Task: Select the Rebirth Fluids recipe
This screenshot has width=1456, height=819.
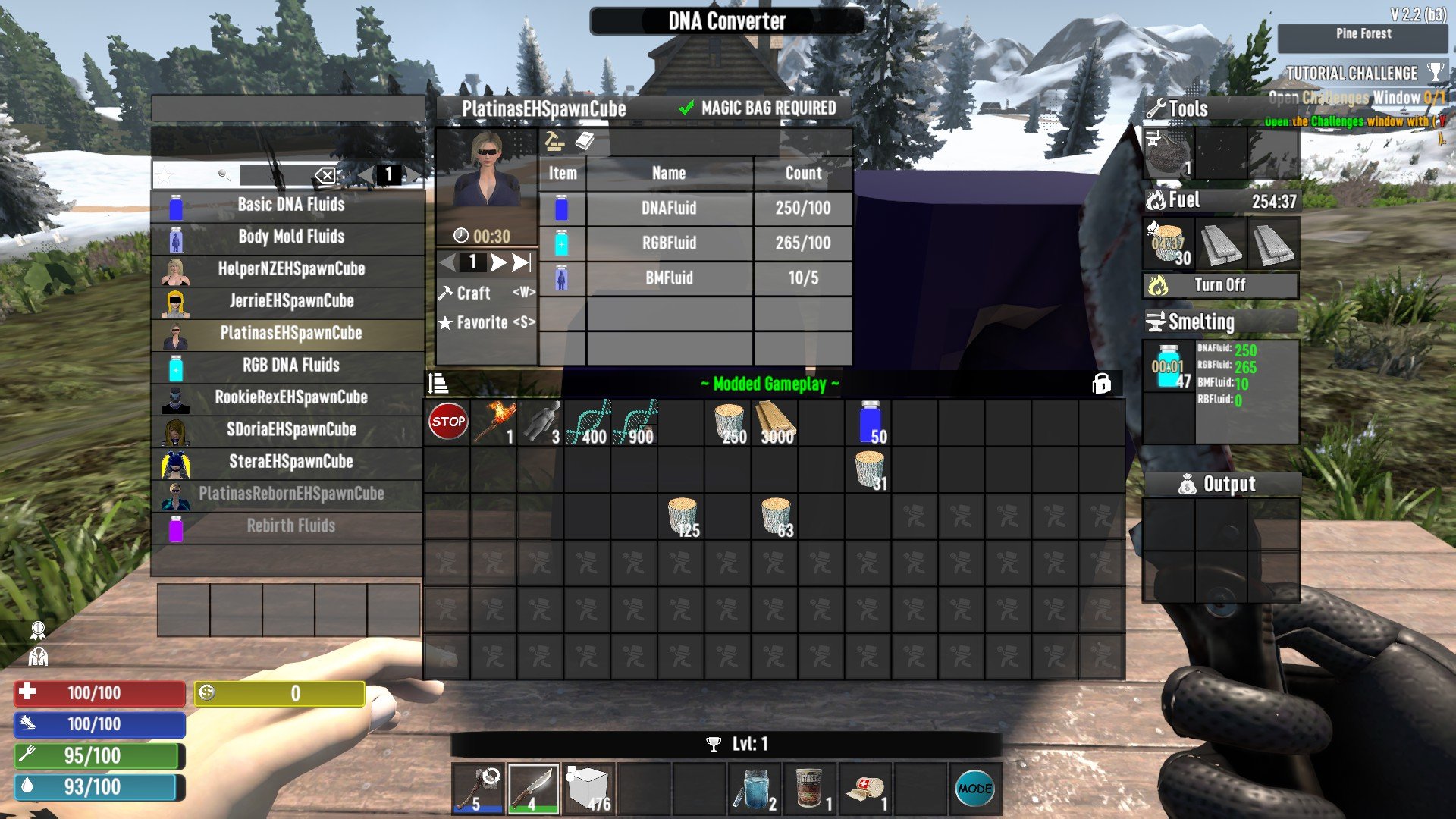Action: (290, 526)
